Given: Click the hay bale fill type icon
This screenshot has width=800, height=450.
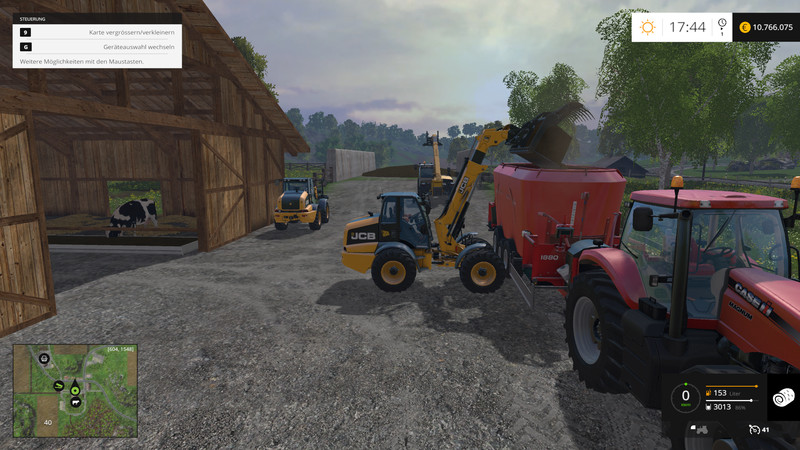Looking at the screenshot, I should tap(782, 398).
